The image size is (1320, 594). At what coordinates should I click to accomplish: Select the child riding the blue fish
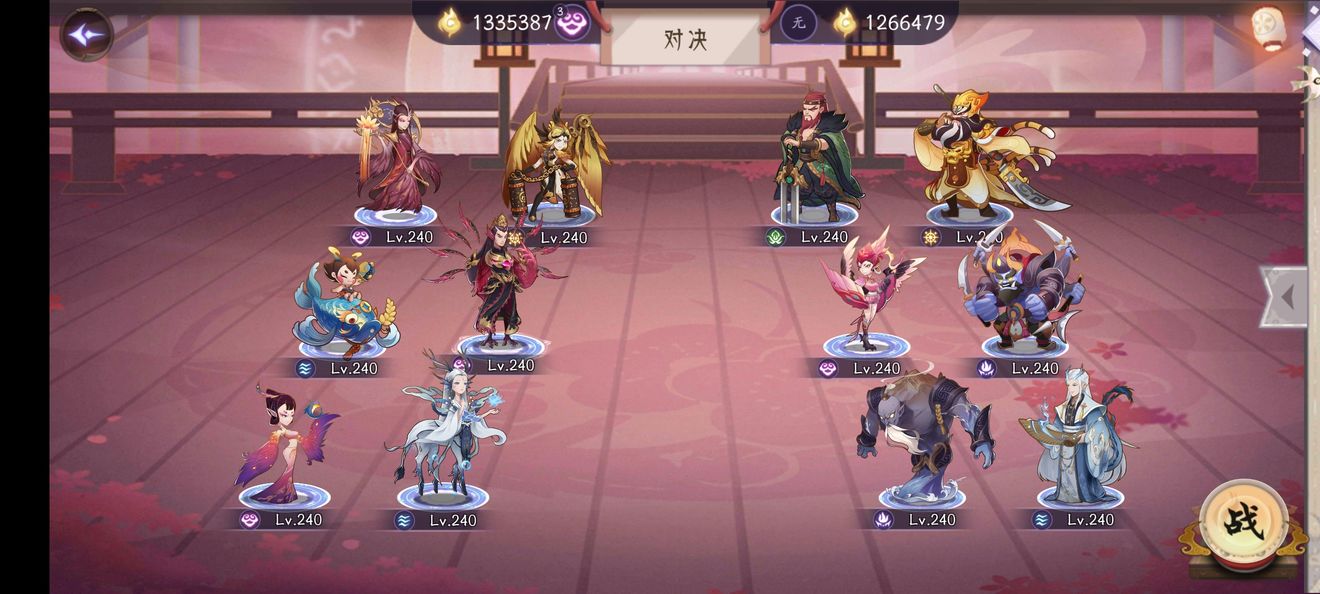click(x=343, y=303)
